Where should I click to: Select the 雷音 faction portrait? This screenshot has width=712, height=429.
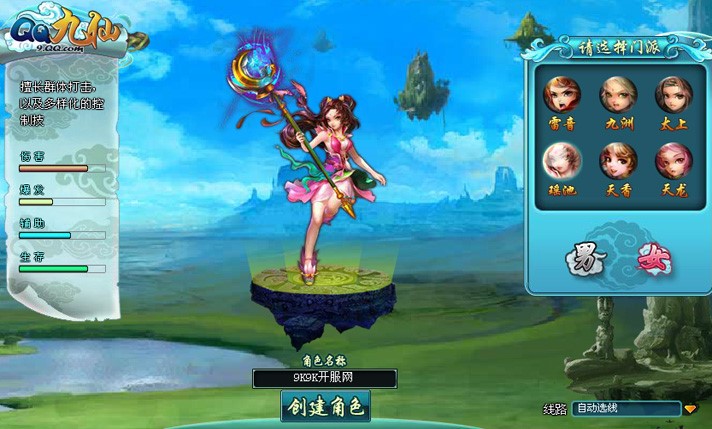pos(561,94)
